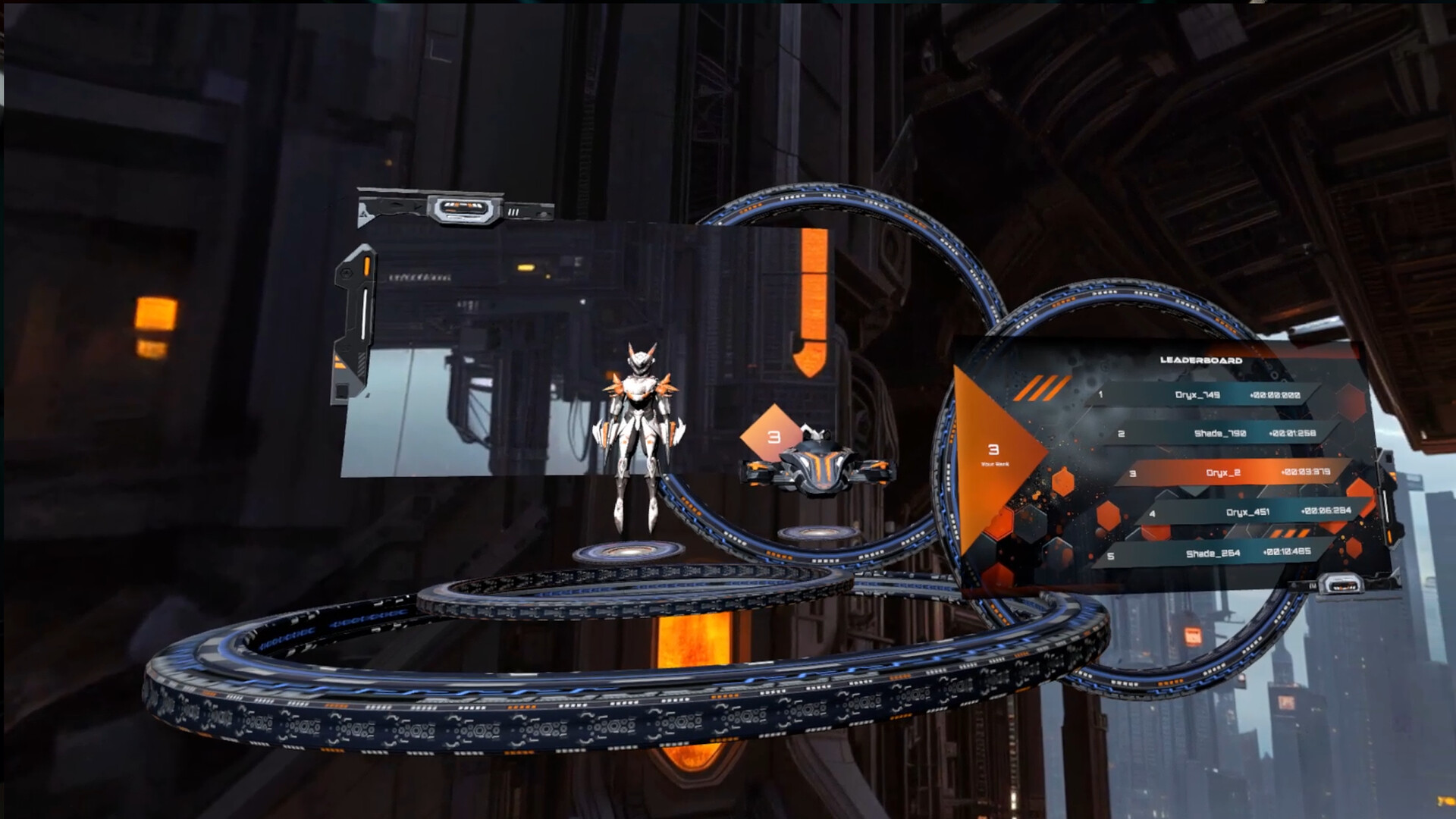
Task: Click the white progress bar on the left panel
Action: coord(364,310)
